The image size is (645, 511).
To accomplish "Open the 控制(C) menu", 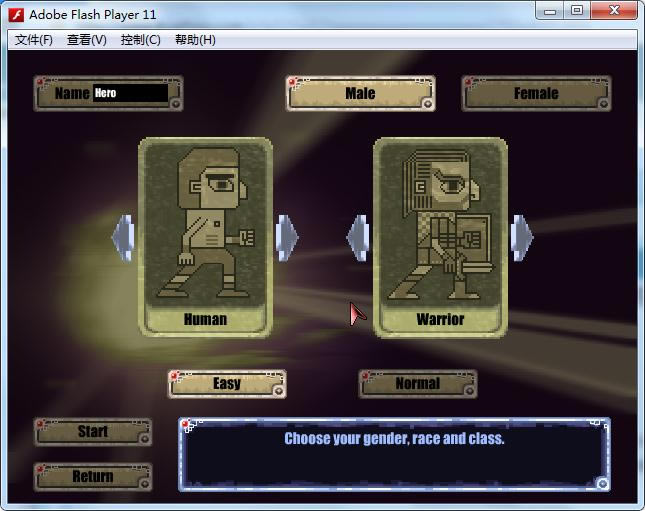I will 140,40.
